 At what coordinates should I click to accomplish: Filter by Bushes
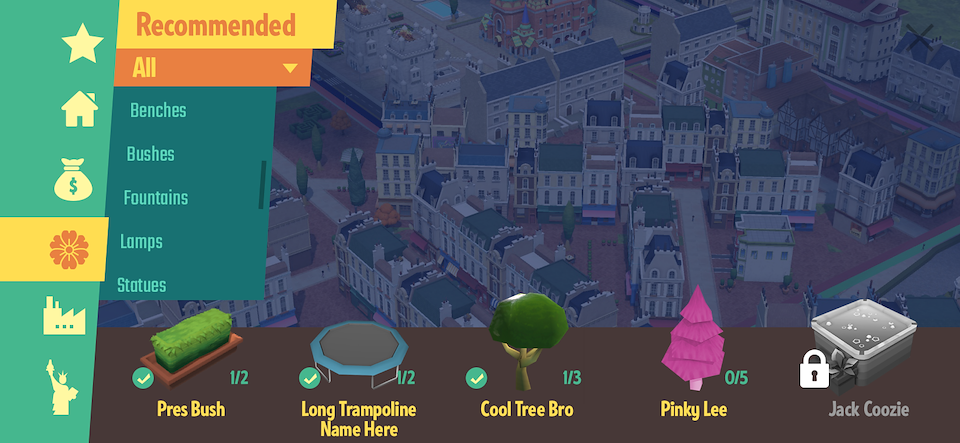pos(150,154)
